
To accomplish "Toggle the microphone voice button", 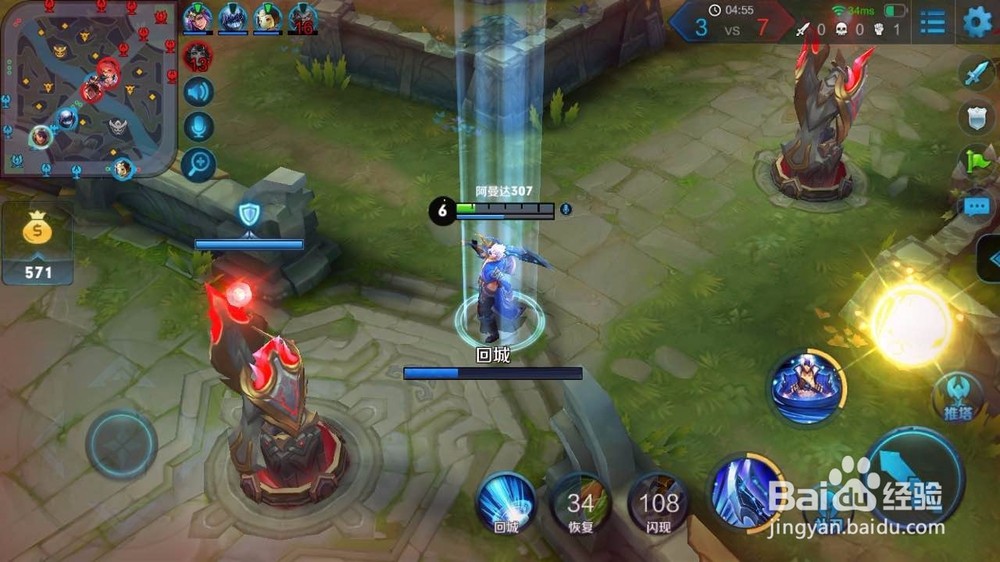I will click(x=199, y=128).
